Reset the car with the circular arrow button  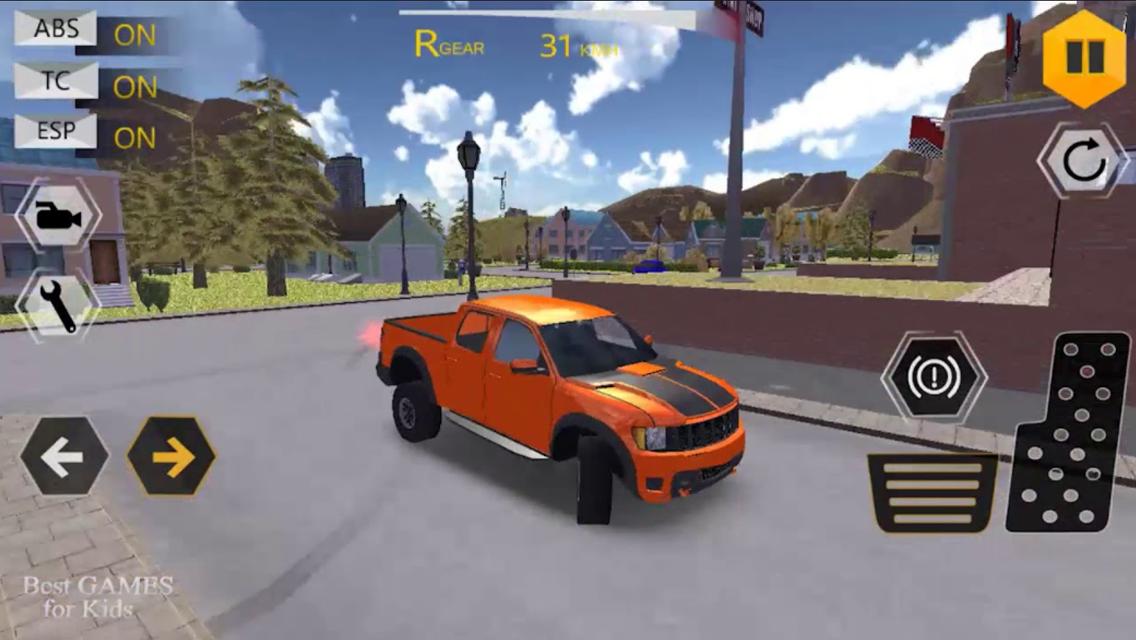(1083, 162)
